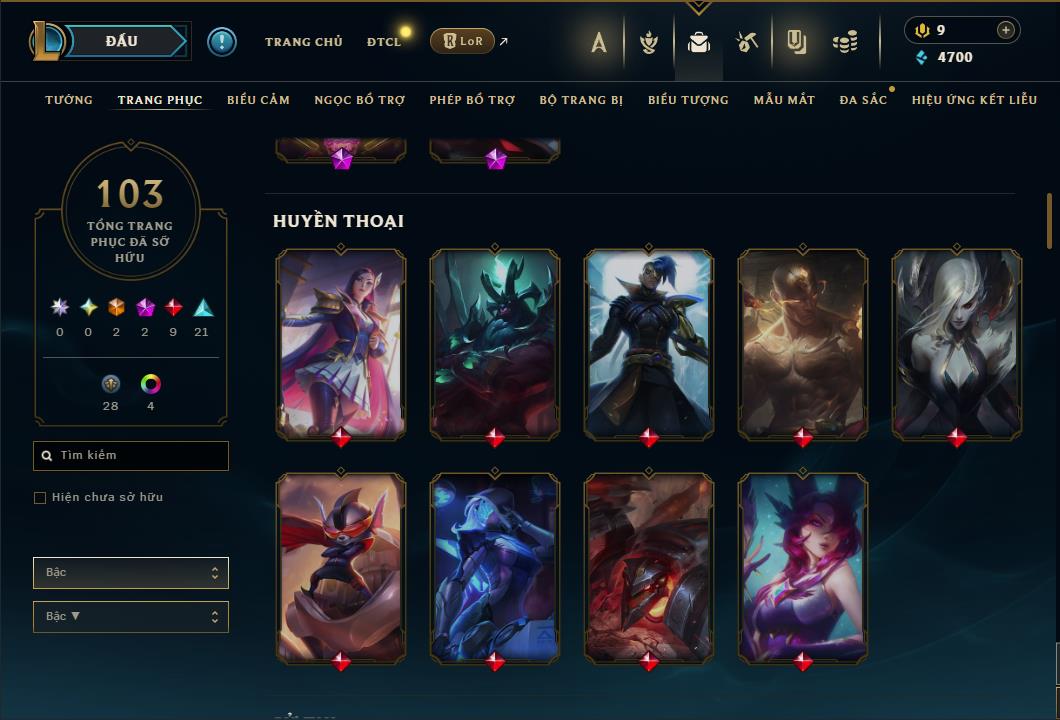Open the PHÉP BỔ TRỢ tab
Image resolution: width=1060 pixels, height=720 pixels.
[x=472, y=100]
